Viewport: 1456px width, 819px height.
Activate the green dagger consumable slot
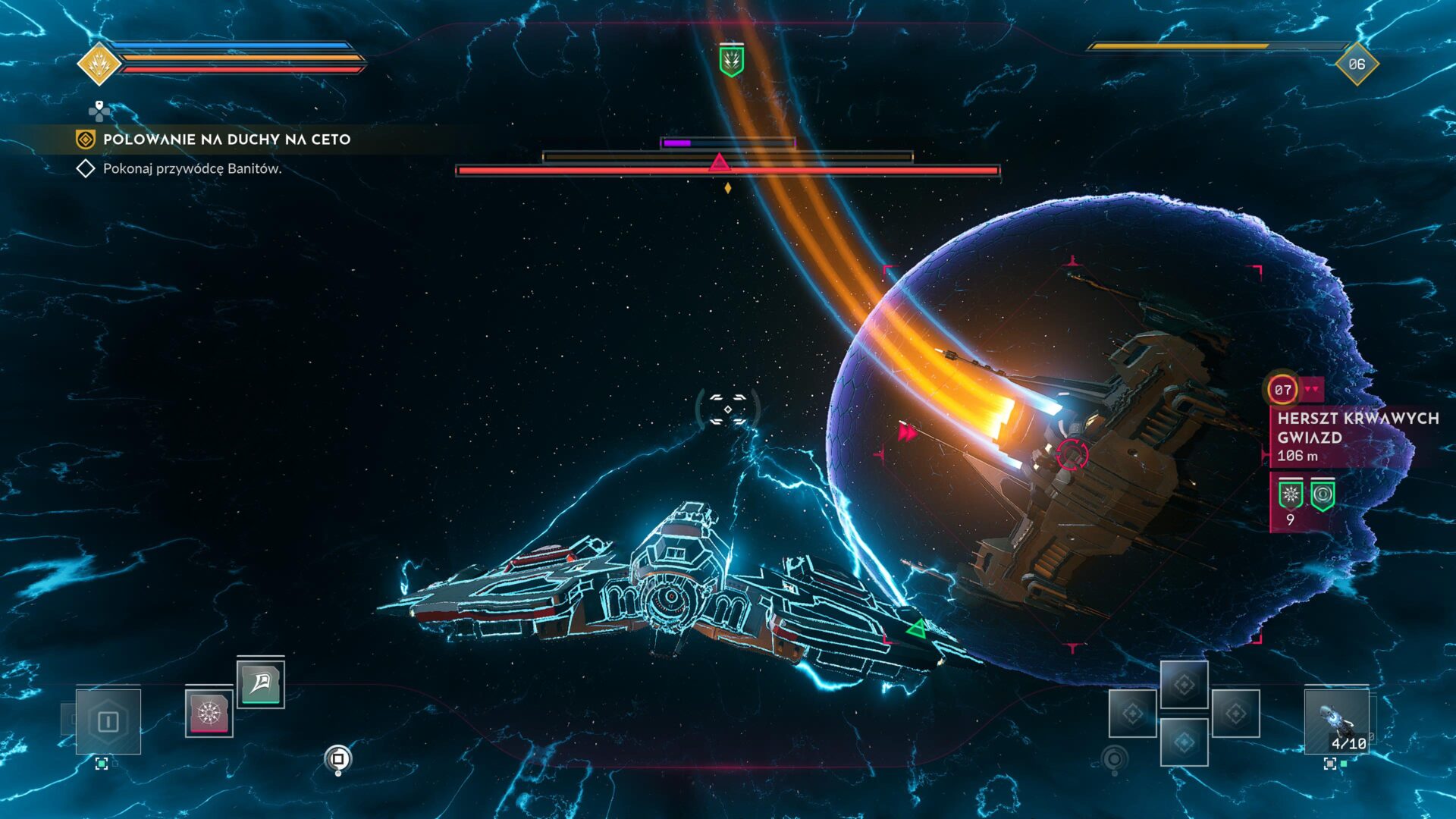pyautogui.click(x=262, y=686)
